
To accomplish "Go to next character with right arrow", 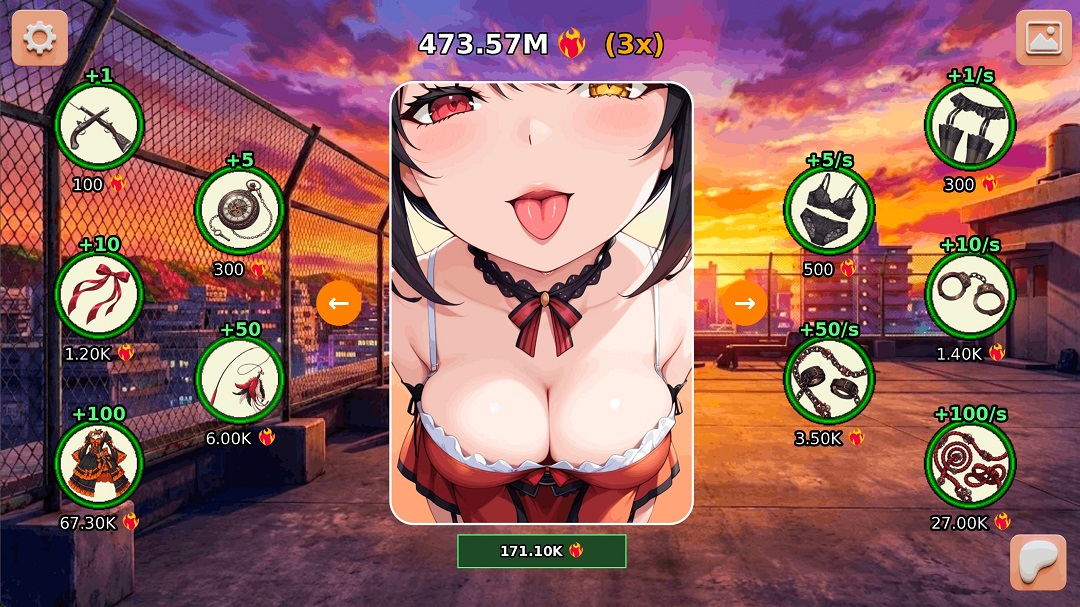I will click(744, 303).
